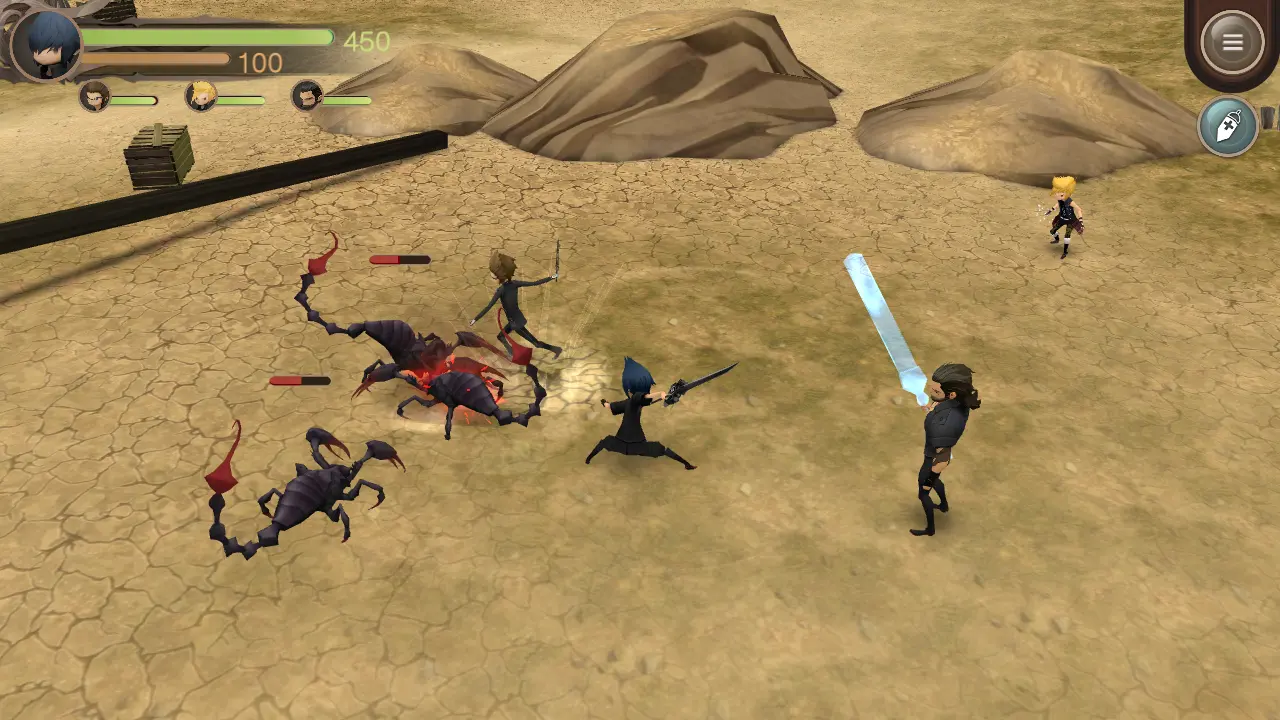Select Ignis's party portrait with glasses

94,97
